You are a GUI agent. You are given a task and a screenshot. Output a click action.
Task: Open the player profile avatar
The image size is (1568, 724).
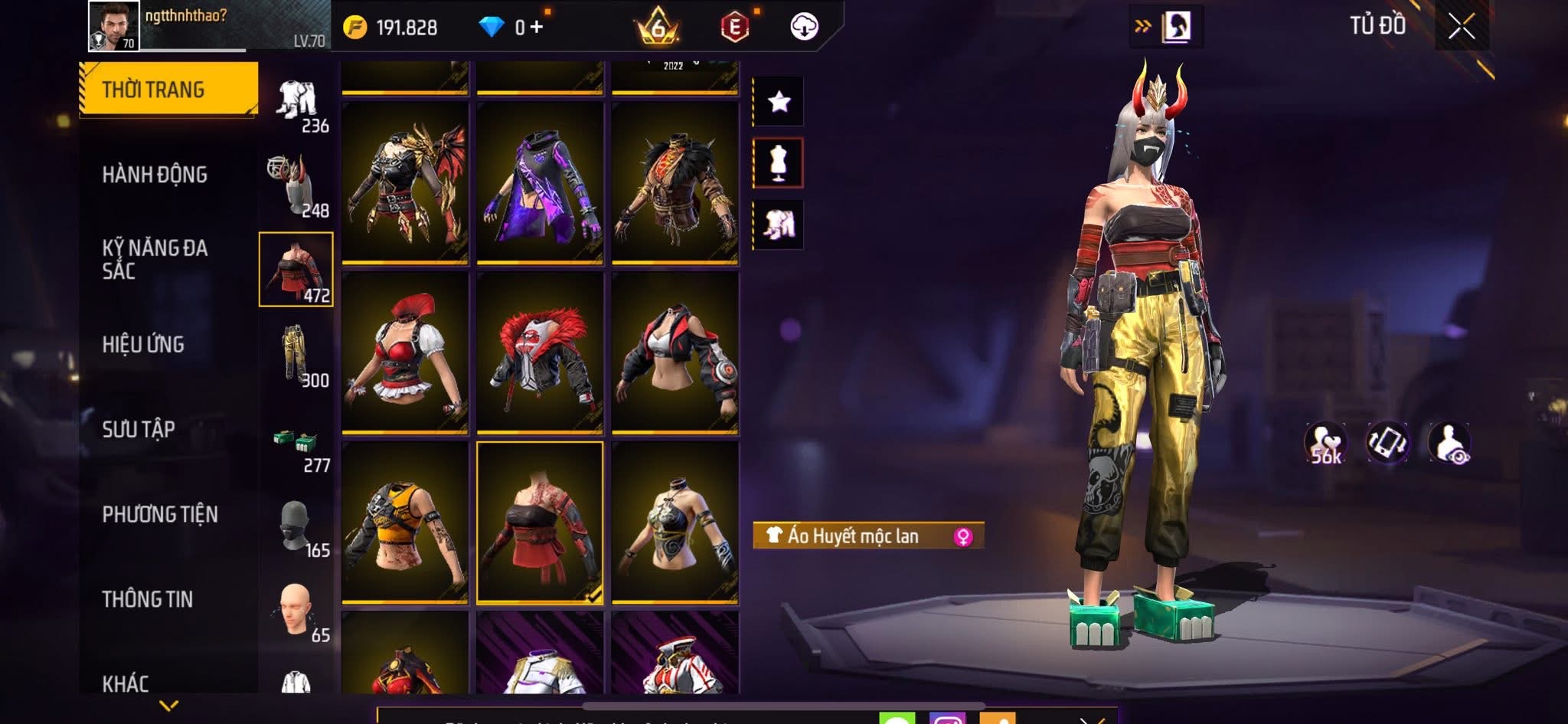coord(114,26)
